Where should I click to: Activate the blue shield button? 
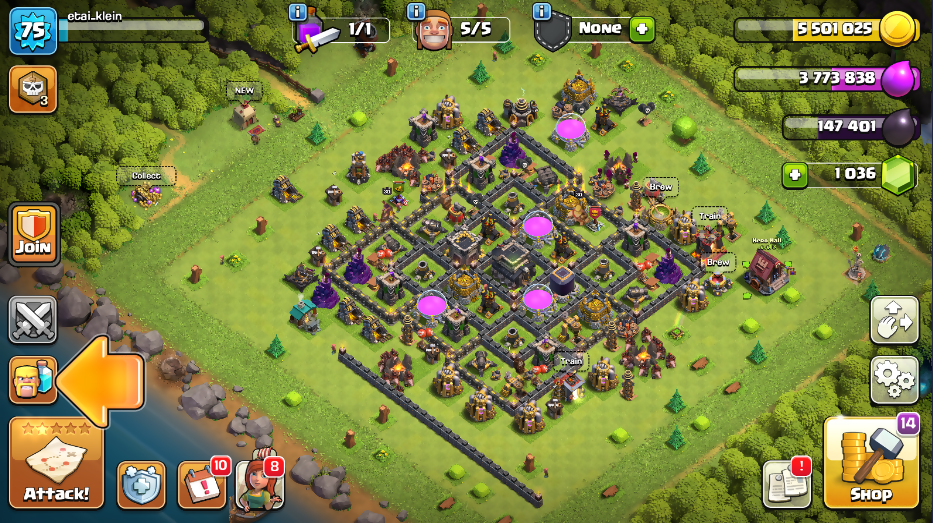tap(141, 485)
